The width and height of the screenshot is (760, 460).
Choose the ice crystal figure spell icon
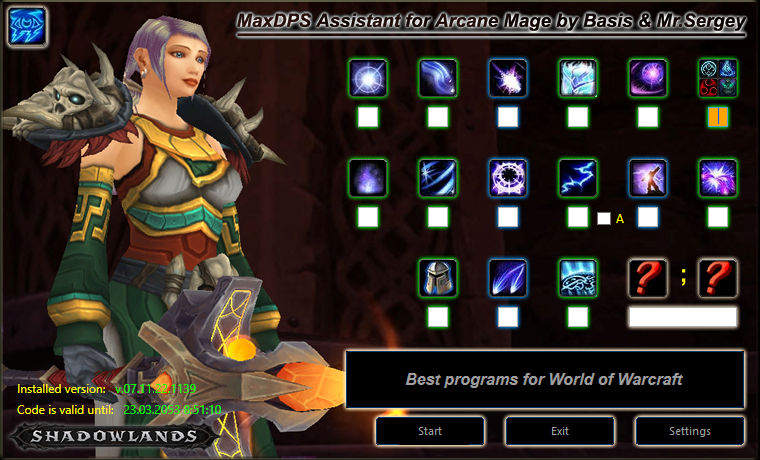pos(578,78)
